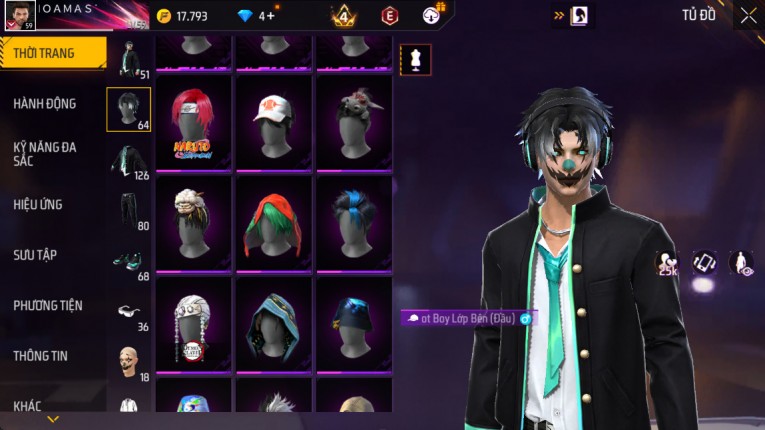The height and width of the screenshot is (430, 765).
Task: Show the Sưu Tập tab
Action: point(35,255)
